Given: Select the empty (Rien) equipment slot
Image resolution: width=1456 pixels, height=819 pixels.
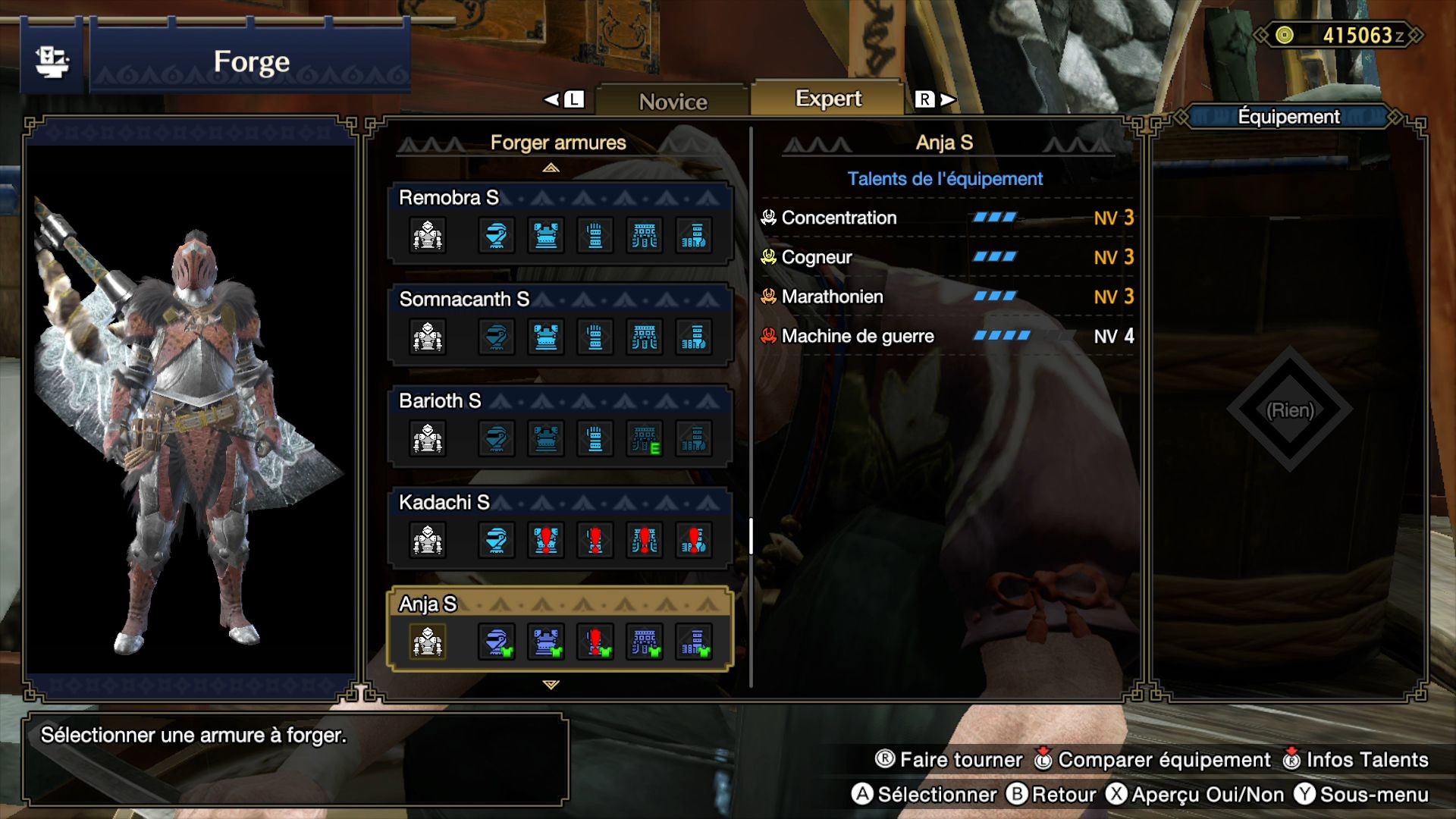Looking at the screenshot, I should pyautogui.click(x=1289, y=410).
